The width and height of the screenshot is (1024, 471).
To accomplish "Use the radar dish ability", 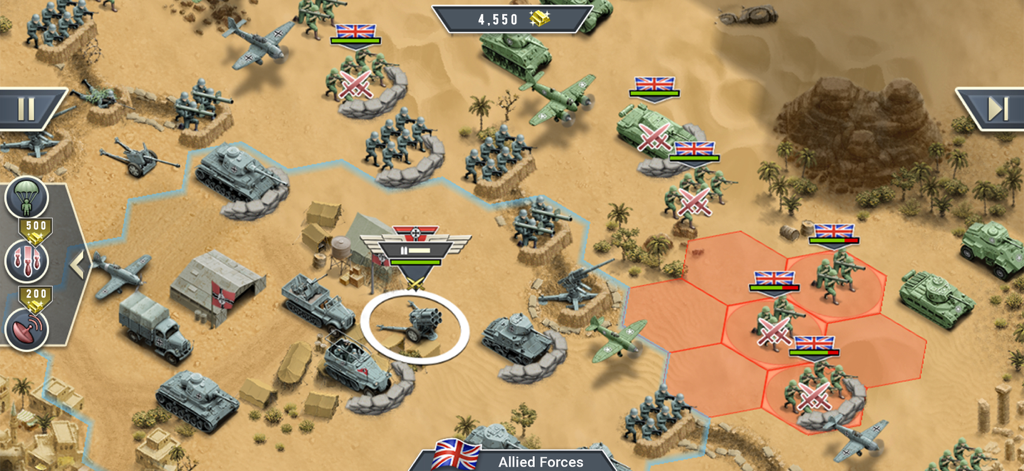I will 27,327.
